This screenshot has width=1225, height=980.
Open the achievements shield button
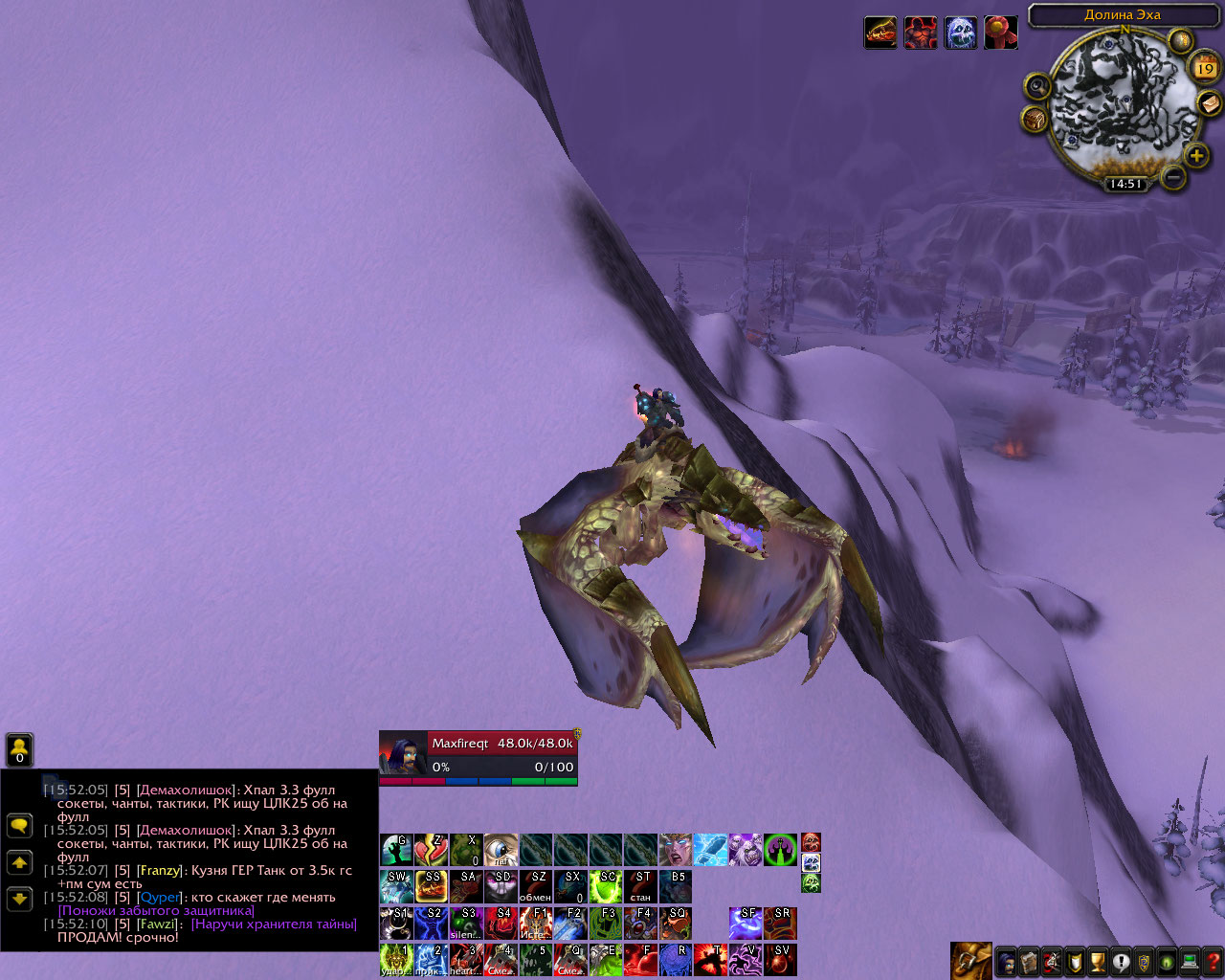[x=1075, y=962]
